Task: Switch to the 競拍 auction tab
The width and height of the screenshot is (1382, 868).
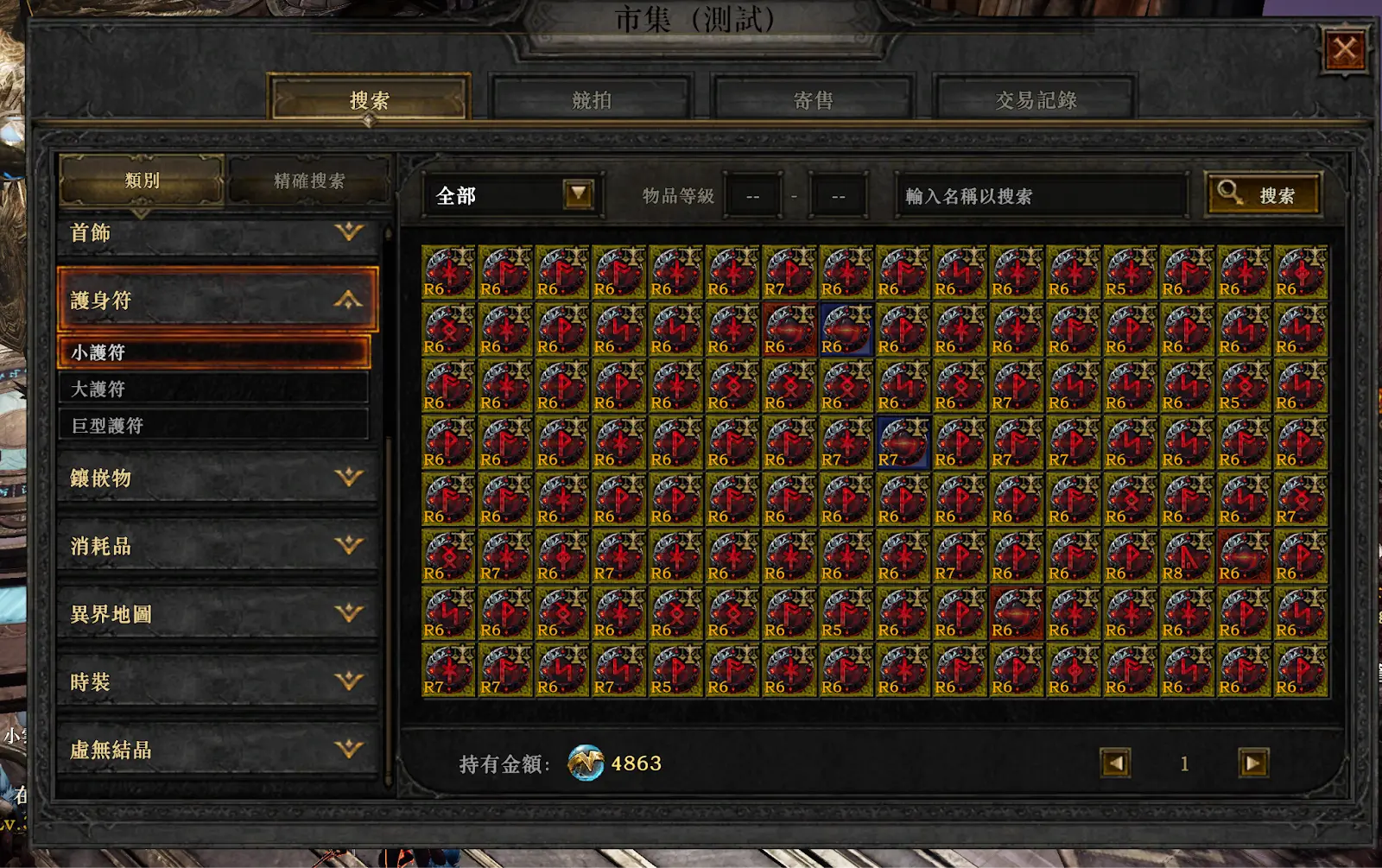Action: (x=592, y=100)
